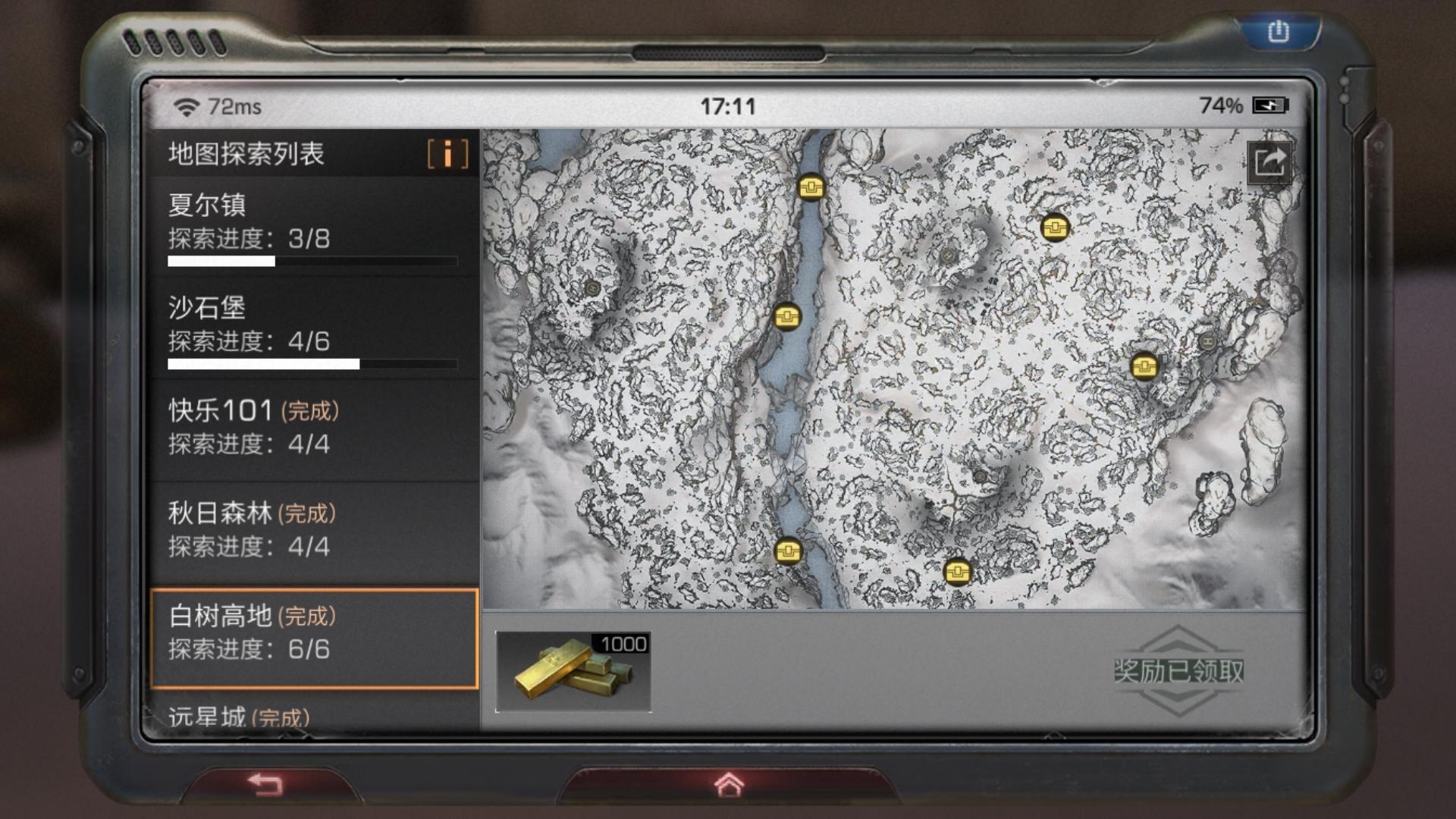The width and height of the screenshot is (1456, 819).
Task: Select the partially visible 远星城 row
Action: [x=313, y=715]
